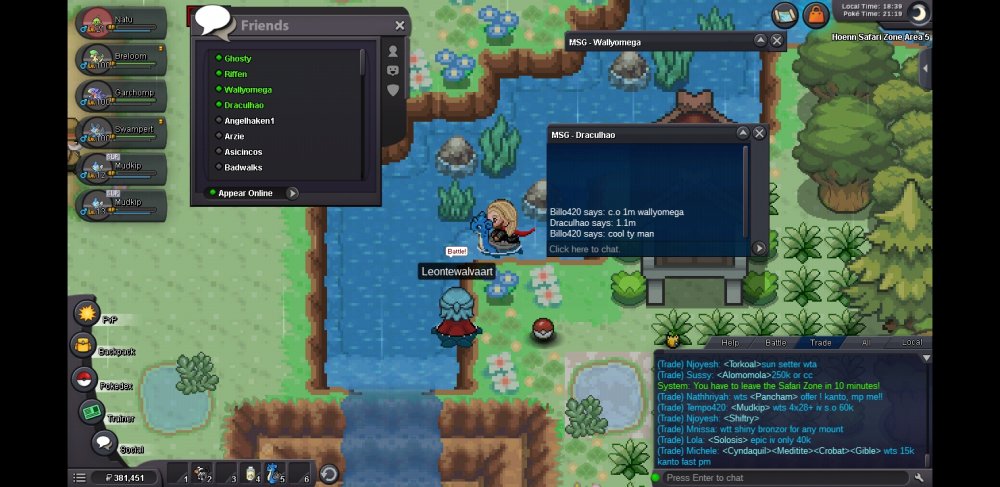Select Ghosty in the friends list

point(238,59)
